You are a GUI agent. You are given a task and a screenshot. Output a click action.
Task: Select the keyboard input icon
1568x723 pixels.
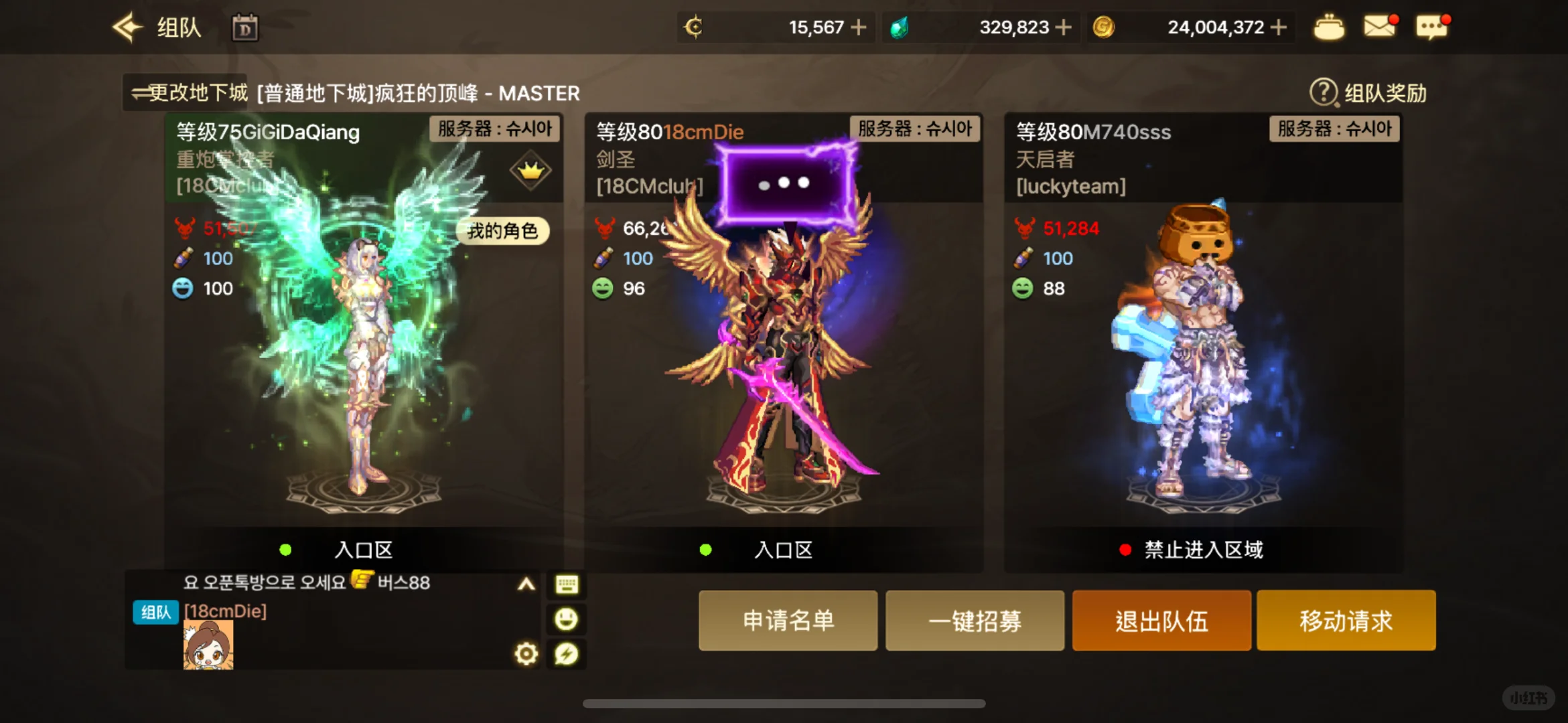(566, 585)
